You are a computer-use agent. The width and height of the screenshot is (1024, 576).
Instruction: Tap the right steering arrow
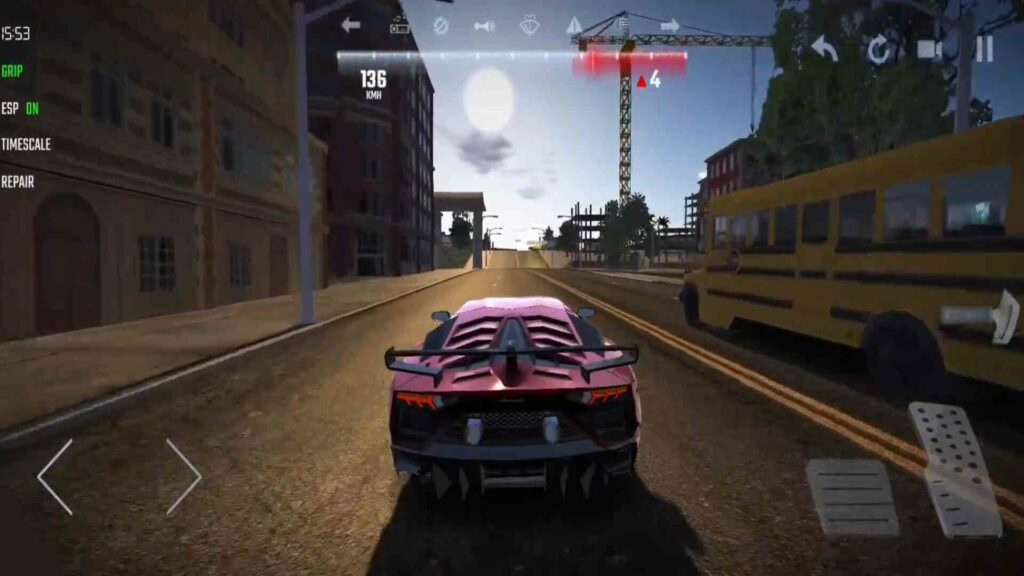point(183,477)
